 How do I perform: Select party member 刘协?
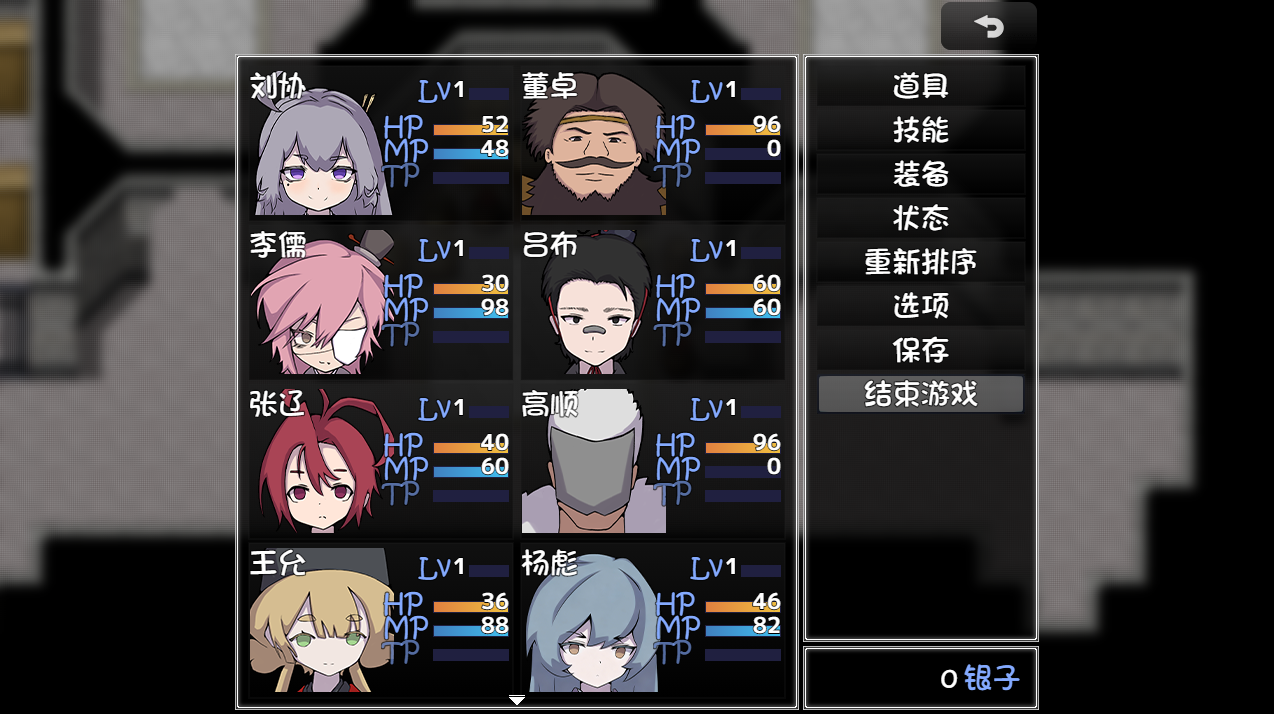[x=380, y=142]
